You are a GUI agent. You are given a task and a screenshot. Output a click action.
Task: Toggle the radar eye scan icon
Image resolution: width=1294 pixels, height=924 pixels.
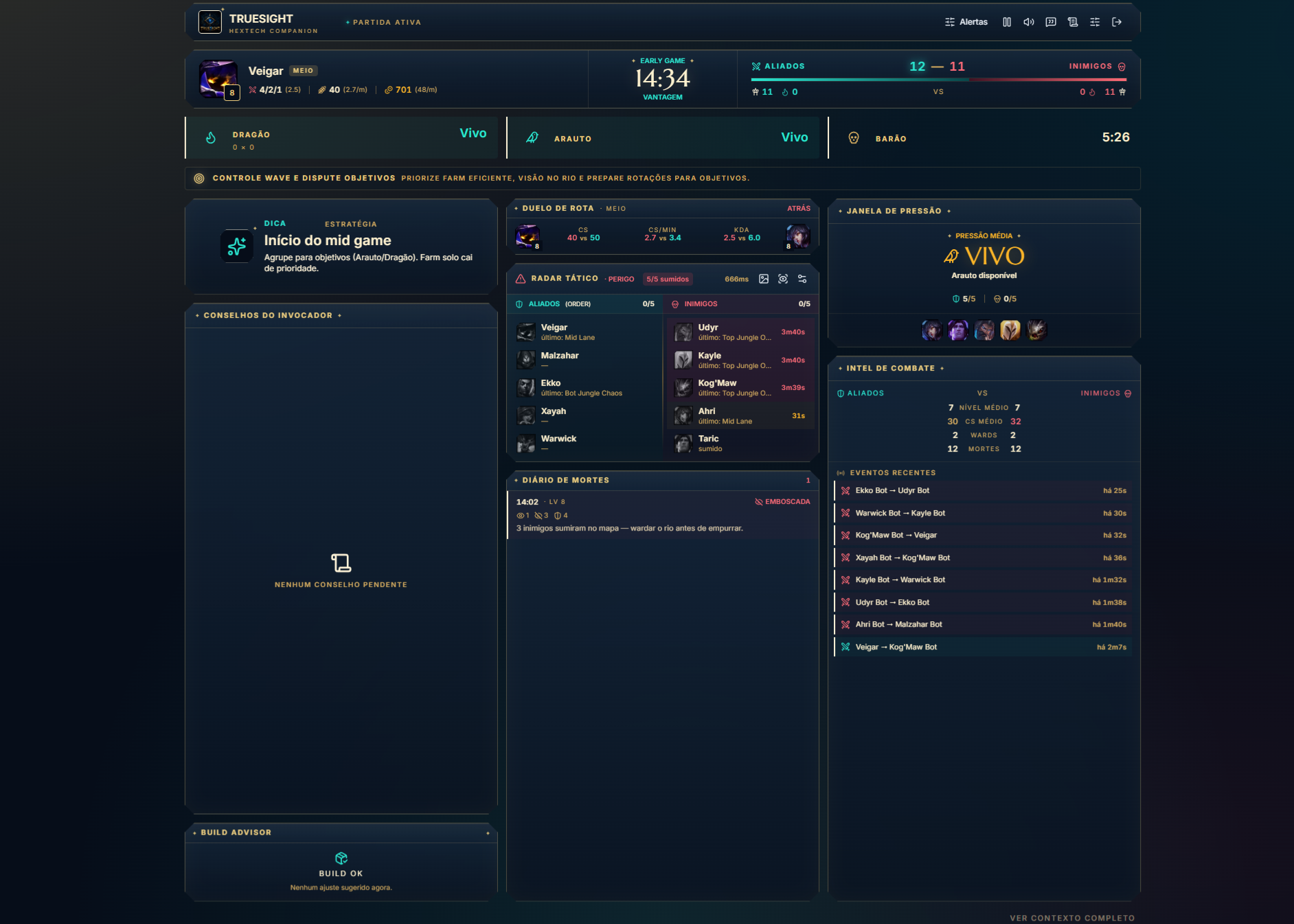783,279
